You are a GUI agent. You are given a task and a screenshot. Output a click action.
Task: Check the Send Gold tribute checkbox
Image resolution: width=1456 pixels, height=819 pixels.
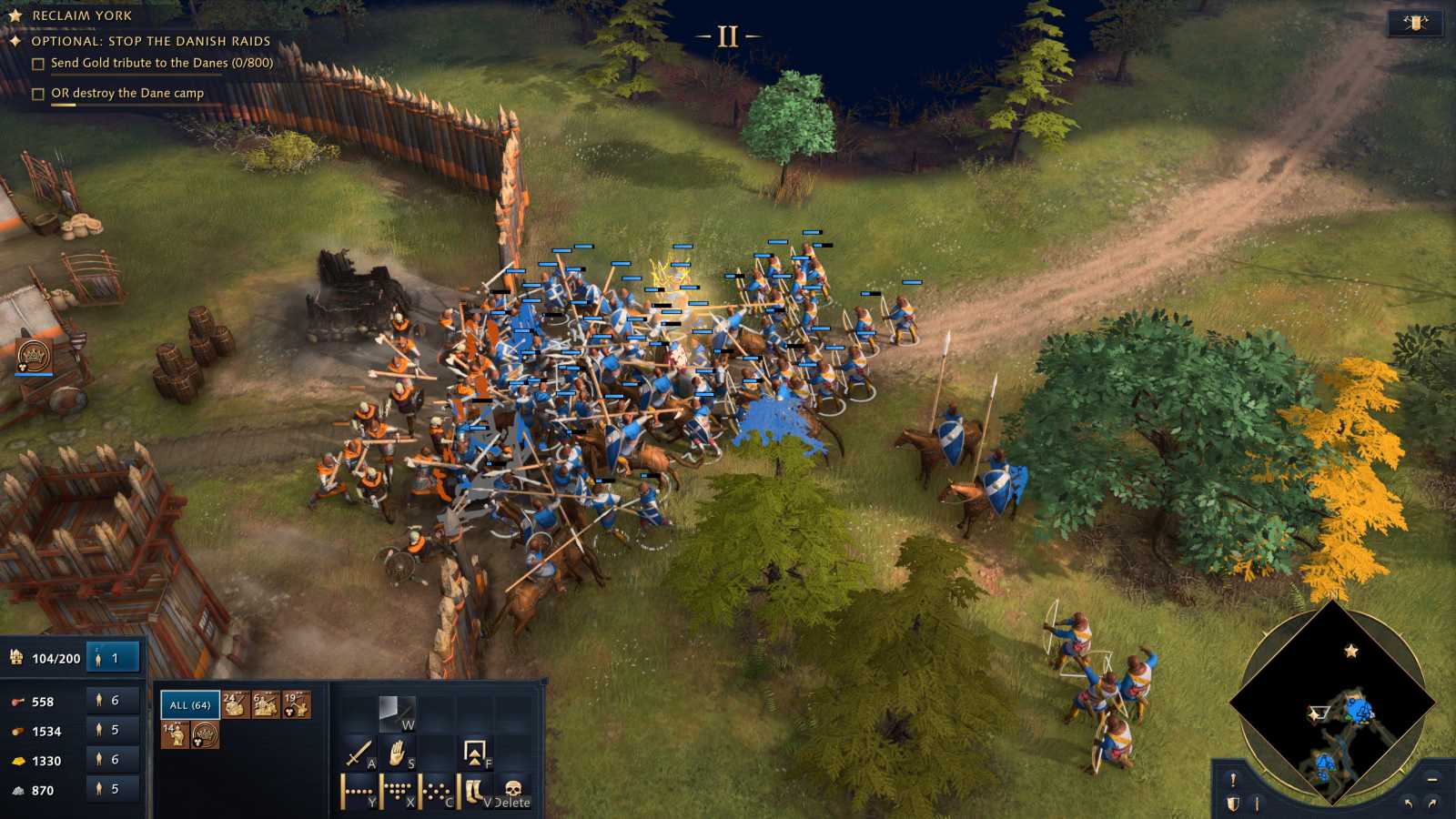(37, 64)
